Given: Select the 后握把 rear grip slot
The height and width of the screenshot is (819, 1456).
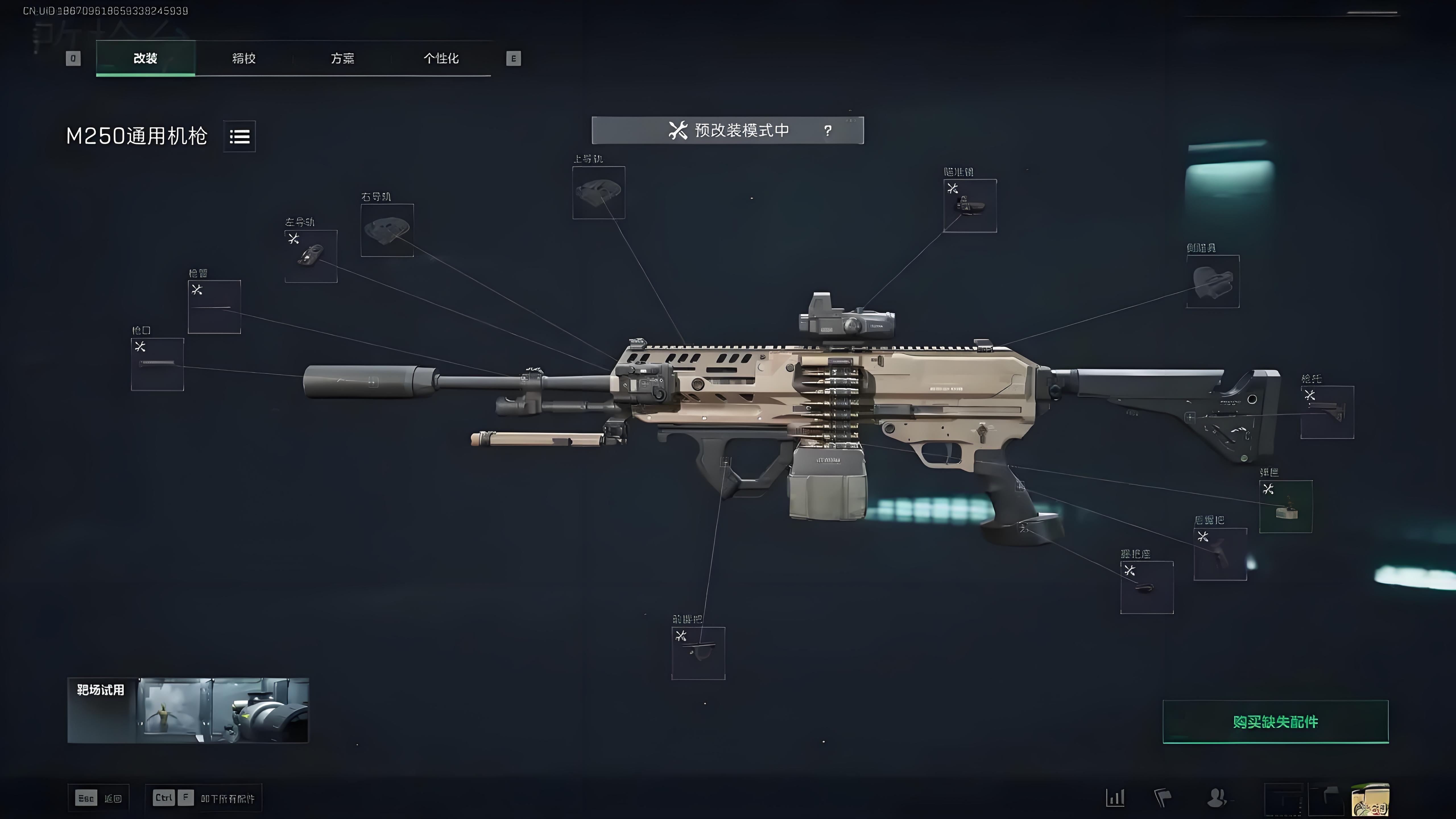Looking at the screenshot, I should point(1220,554).
